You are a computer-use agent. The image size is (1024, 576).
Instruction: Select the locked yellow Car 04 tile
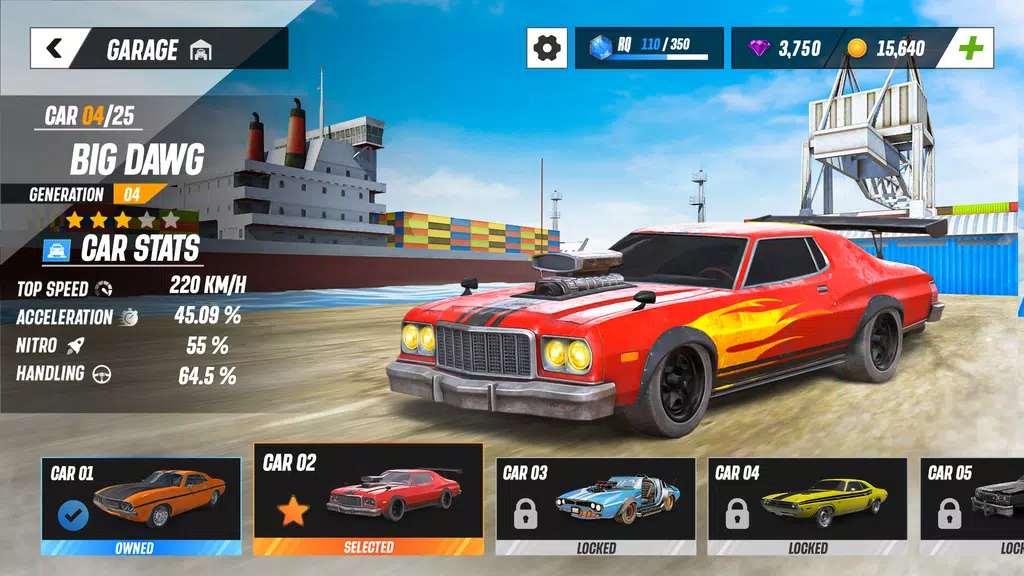coord(807,505)
